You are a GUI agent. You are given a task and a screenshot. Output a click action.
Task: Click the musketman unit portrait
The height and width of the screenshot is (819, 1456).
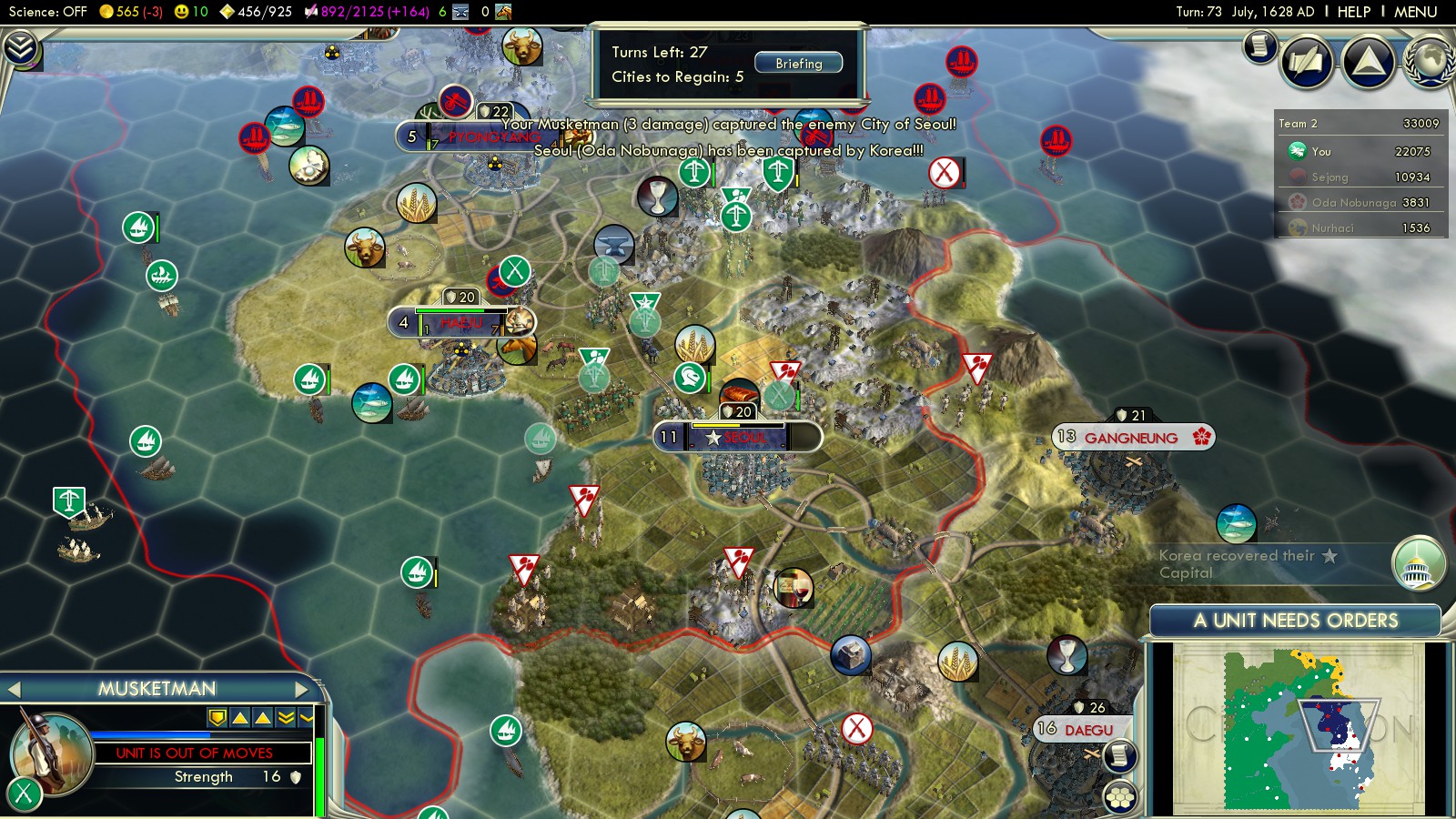50,752
